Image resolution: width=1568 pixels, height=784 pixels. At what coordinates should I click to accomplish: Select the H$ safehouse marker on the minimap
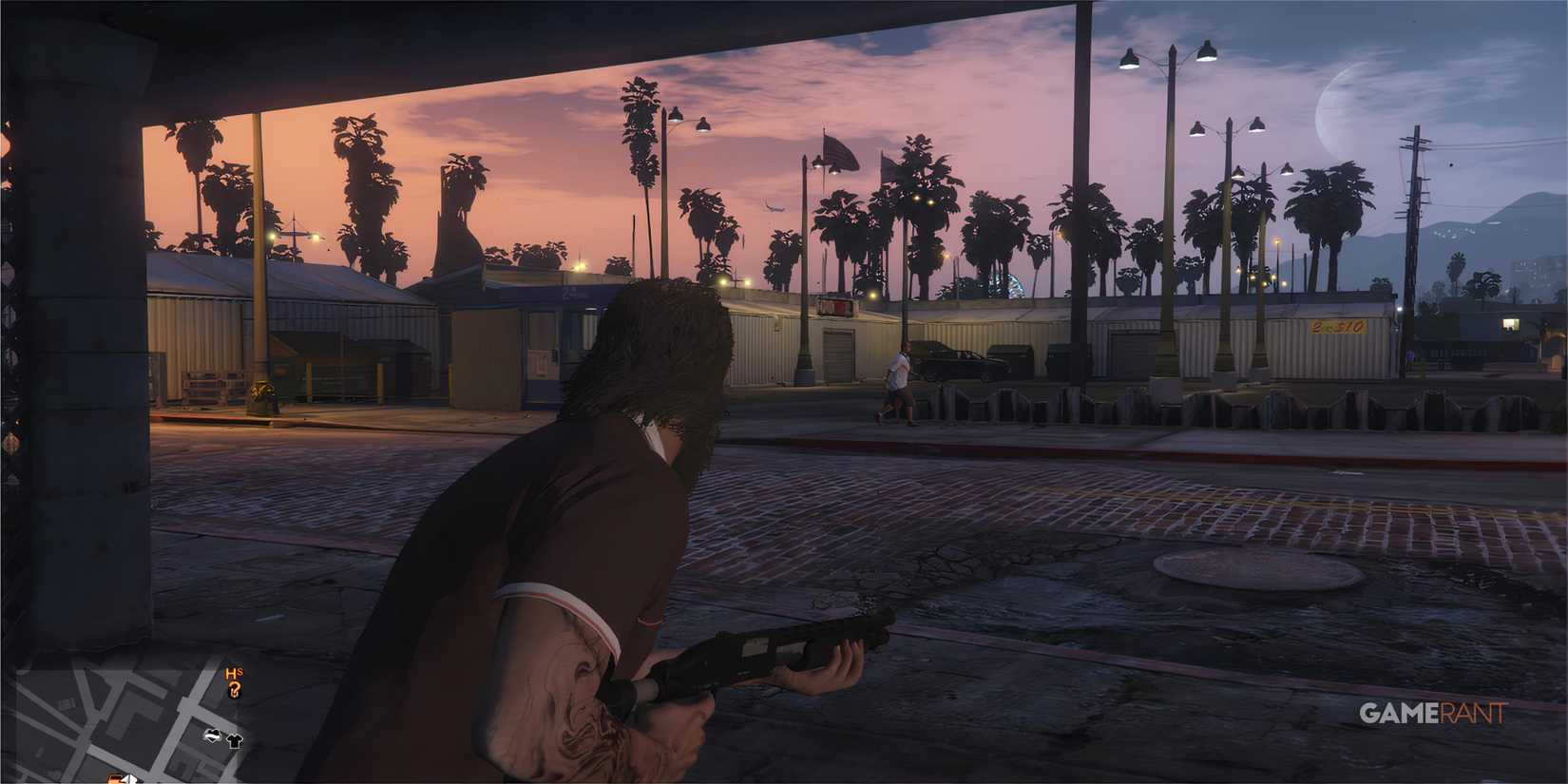(232, 673)
